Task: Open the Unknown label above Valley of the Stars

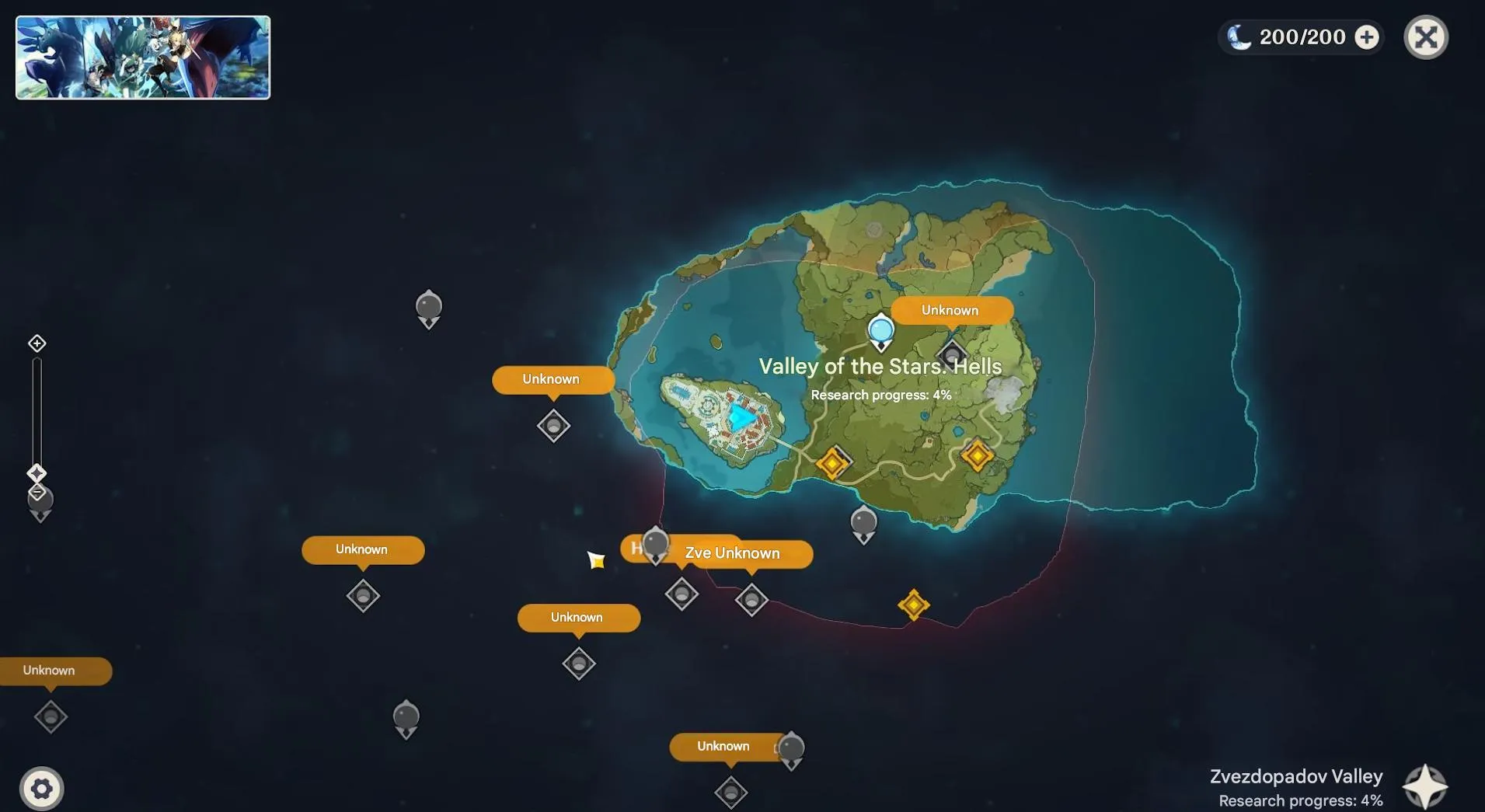Action: [x=951, y=310]
